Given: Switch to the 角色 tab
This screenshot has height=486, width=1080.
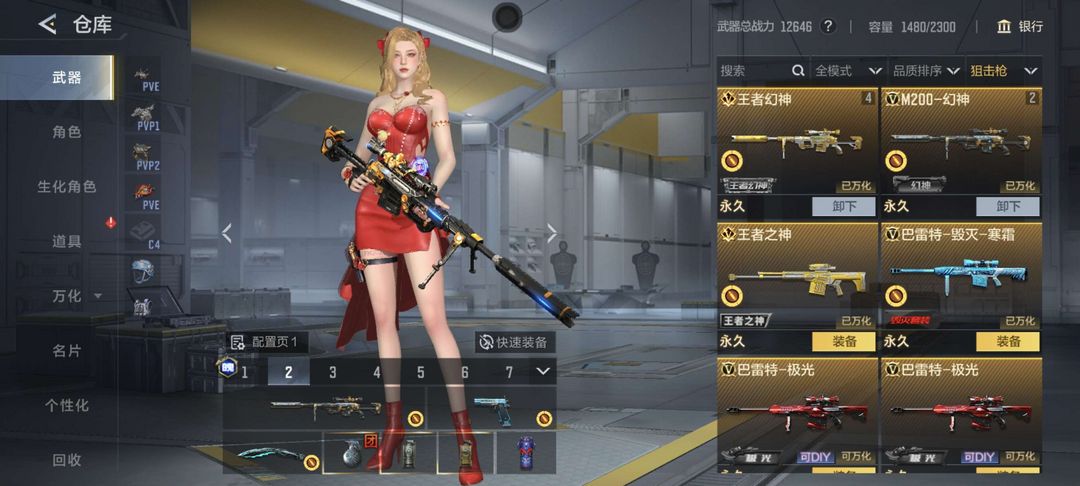Looking at the screenshot, I should point(66,132).
